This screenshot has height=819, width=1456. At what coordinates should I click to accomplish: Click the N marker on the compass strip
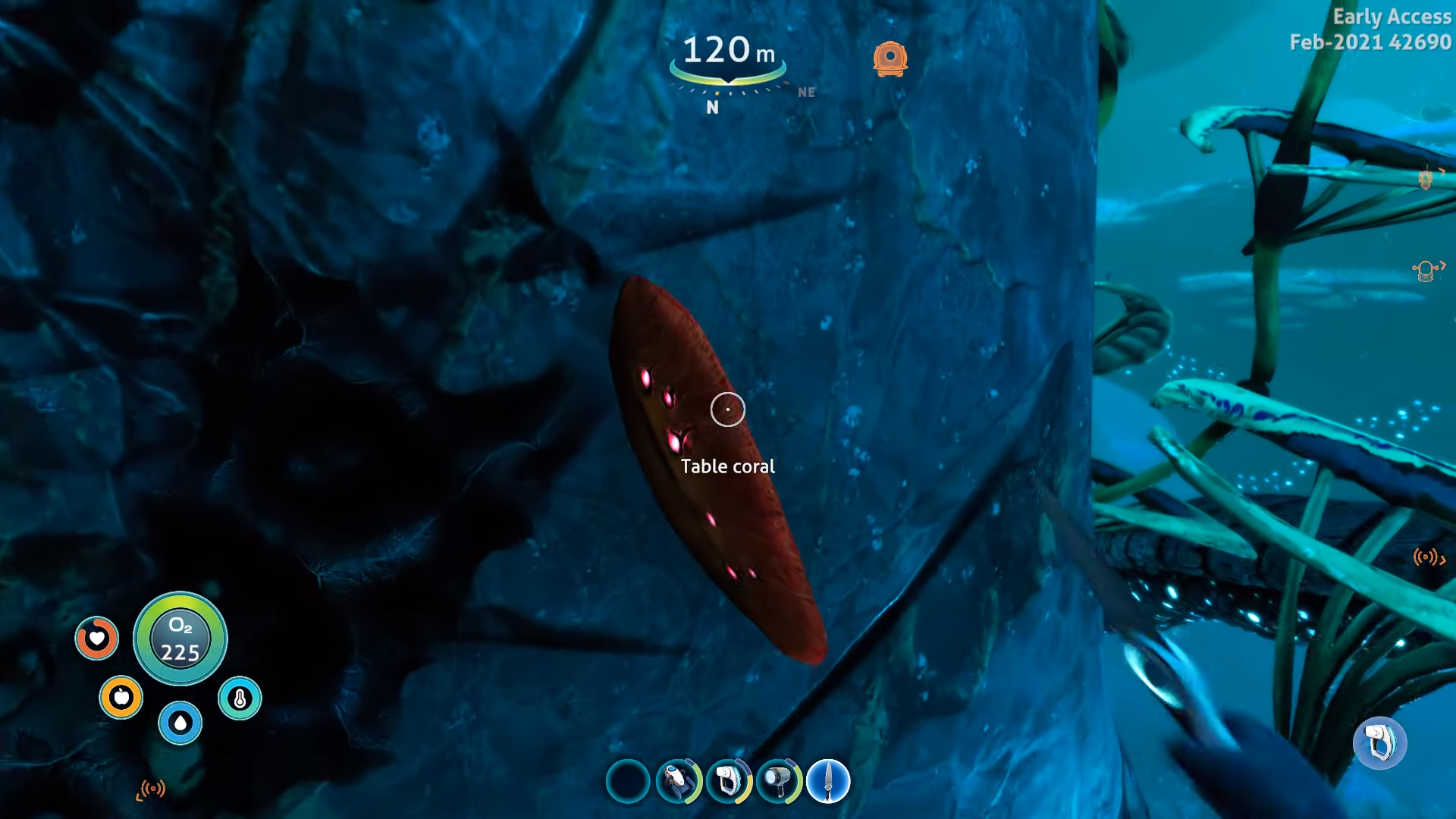711,108
